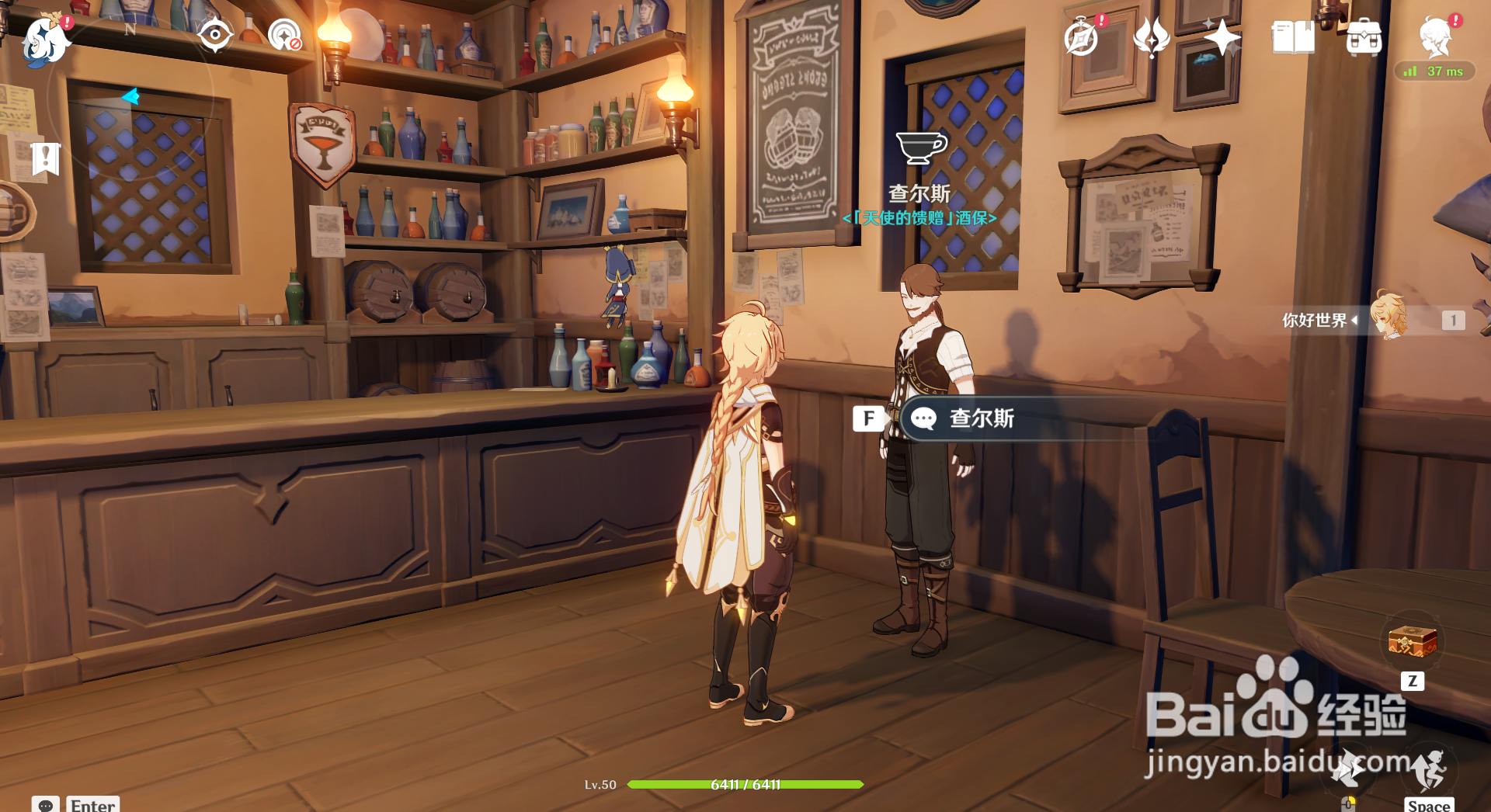Viewport: 1491px width, 812px height.
Task: Click the circular minimap
Action: coord(130,98)
